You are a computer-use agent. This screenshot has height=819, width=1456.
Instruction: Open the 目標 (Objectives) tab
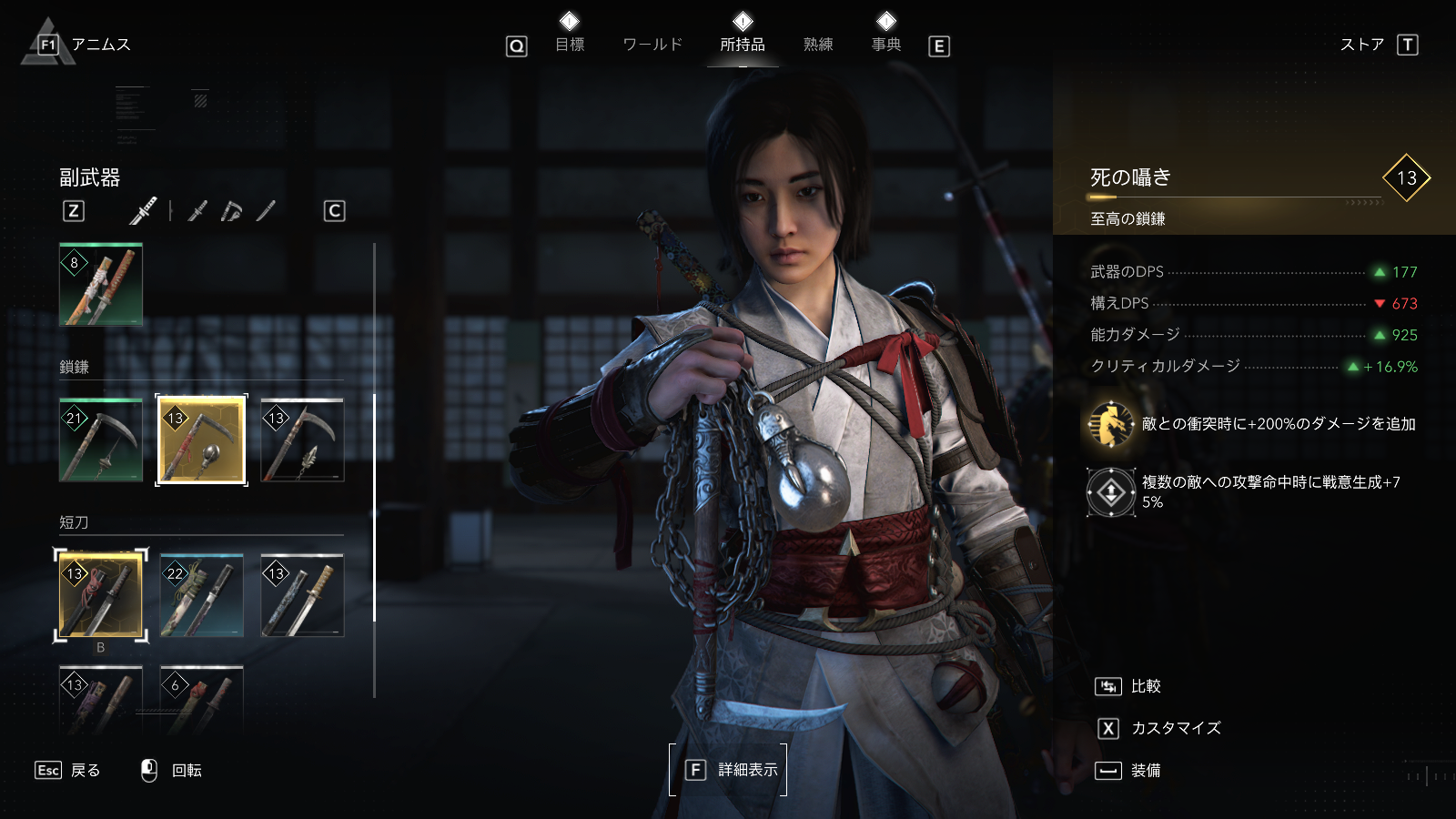pos(570,45)
